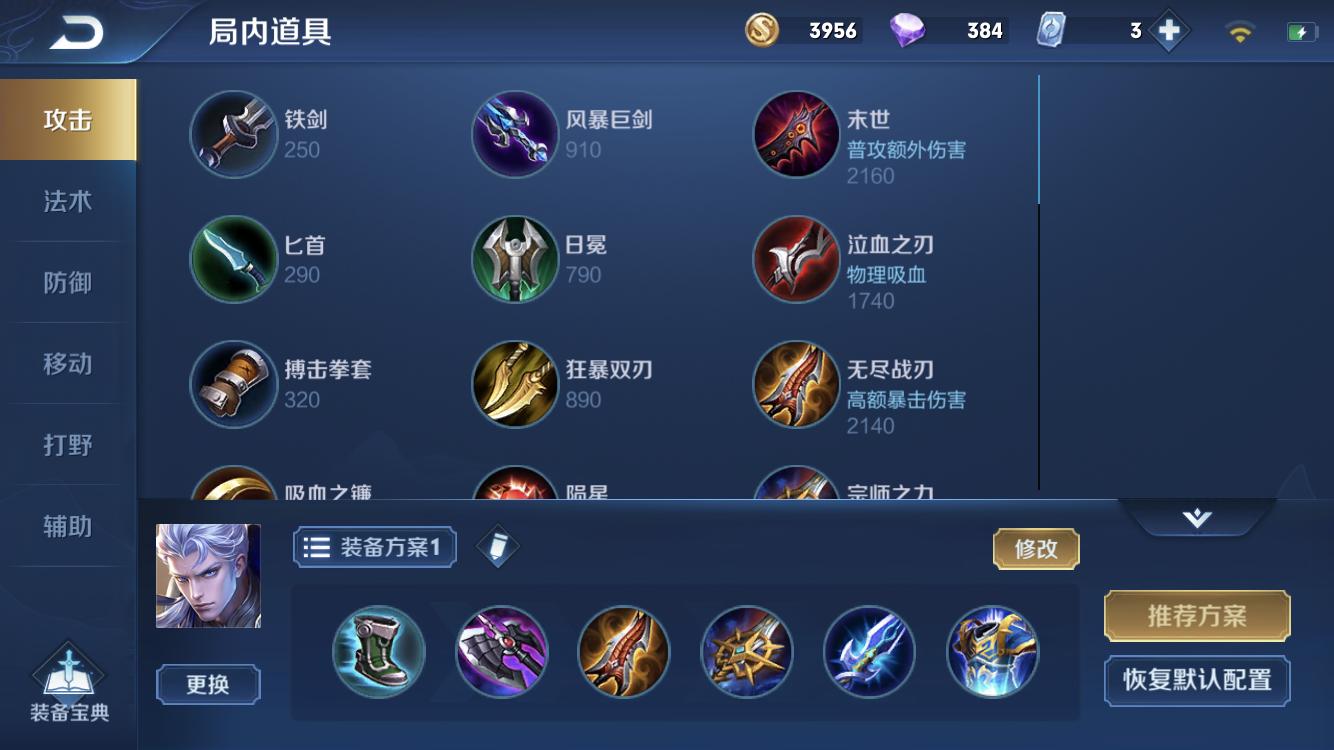Select the 狂暴双刃 item icon
This screenshot has width=1334, height=750.
515,385
